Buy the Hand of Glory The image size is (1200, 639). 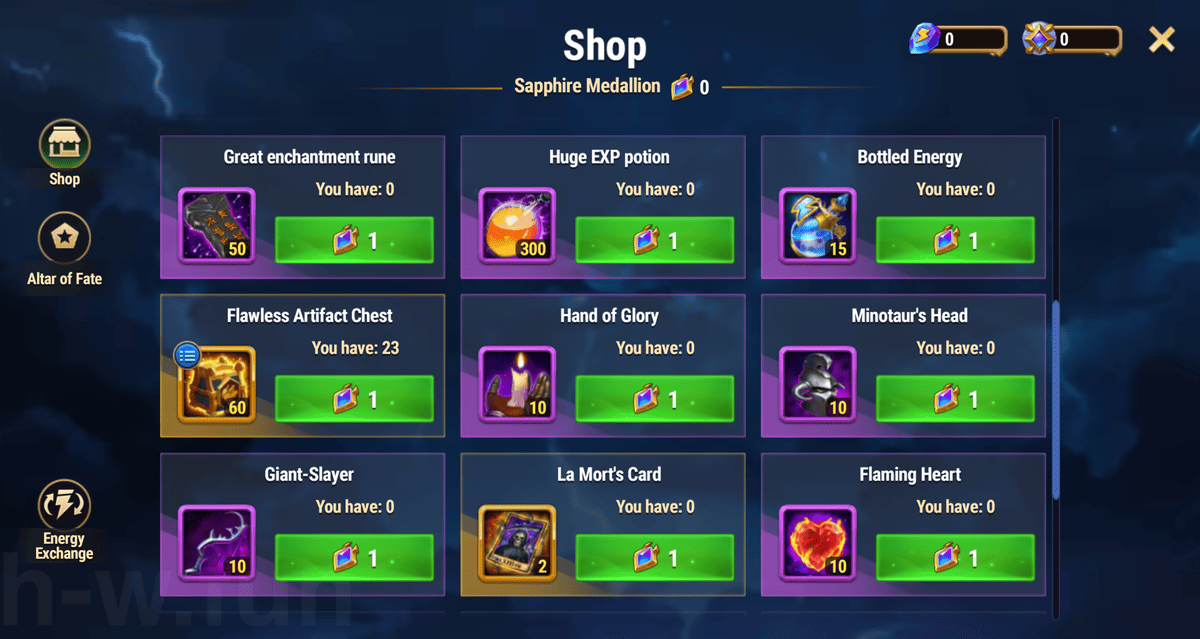click(654, 400)
